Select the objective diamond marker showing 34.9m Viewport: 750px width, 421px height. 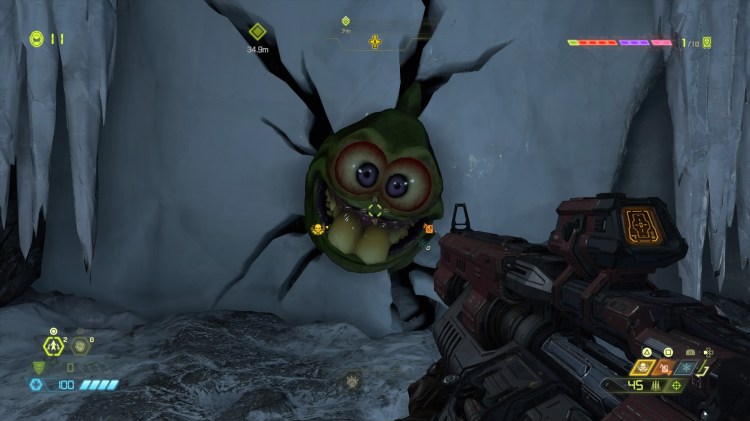click(257, 32)
